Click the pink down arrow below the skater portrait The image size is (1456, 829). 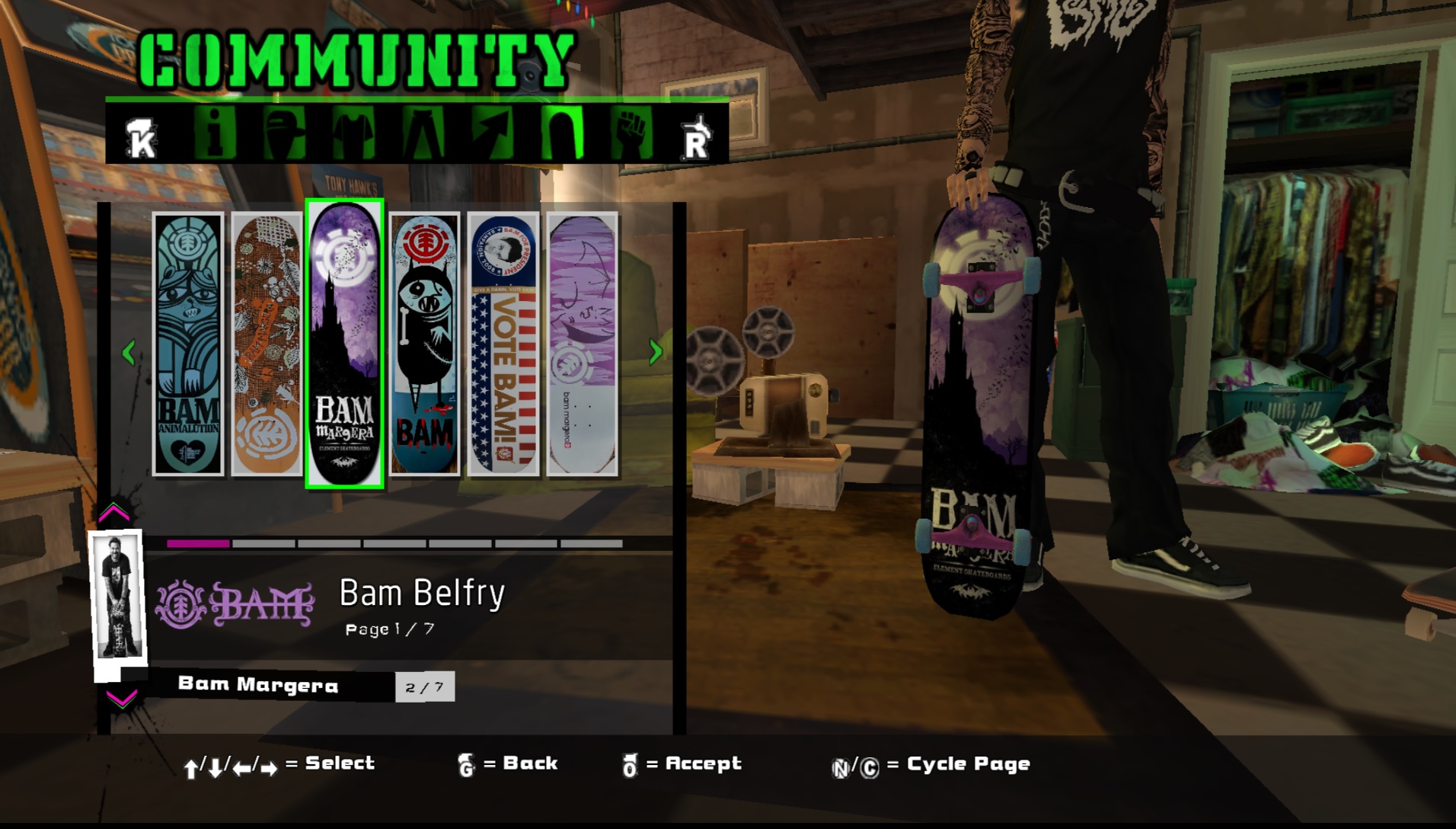point(121,698)
